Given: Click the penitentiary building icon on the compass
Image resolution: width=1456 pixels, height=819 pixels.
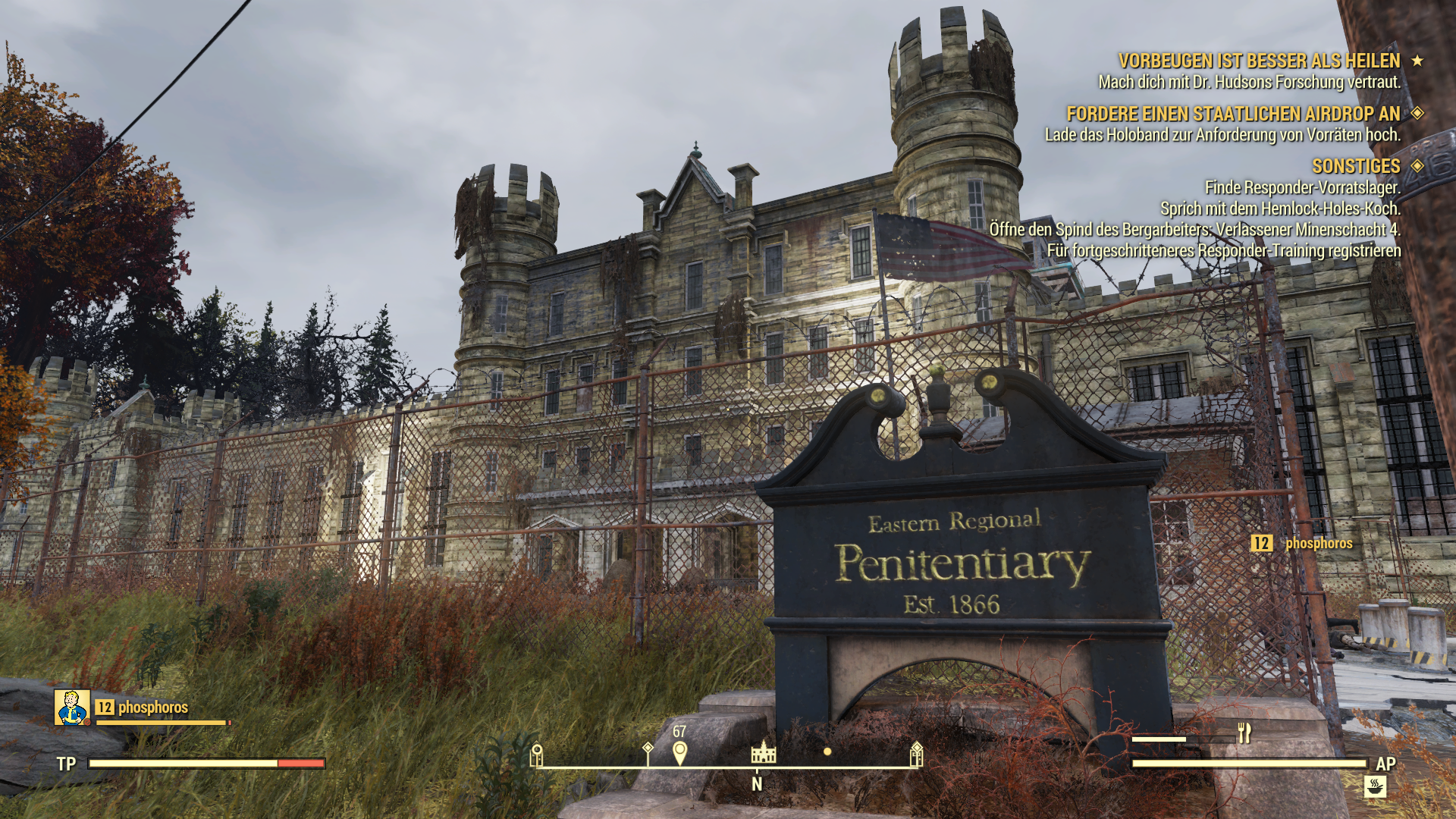Looking at the screenshot, I should [x=763, y=752].
